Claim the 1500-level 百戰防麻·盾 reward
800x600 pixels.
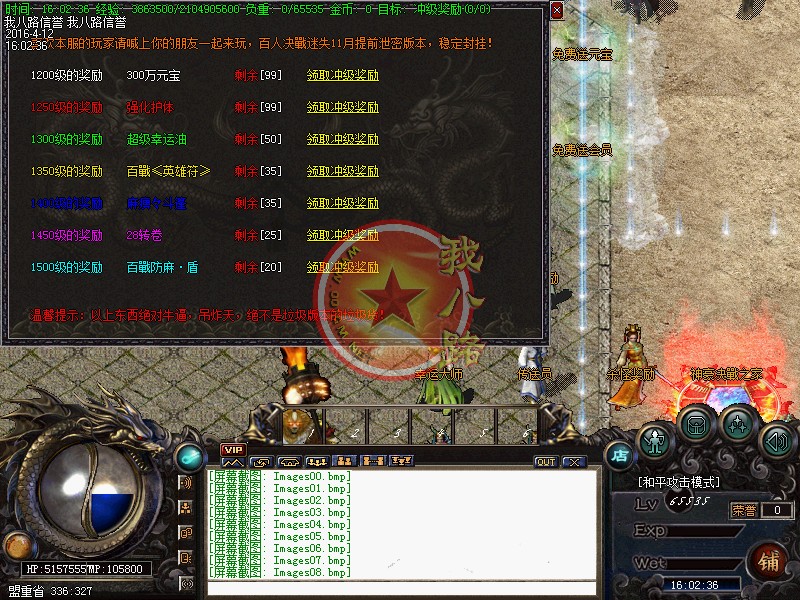pyautogui.click(x=342, y=268)
